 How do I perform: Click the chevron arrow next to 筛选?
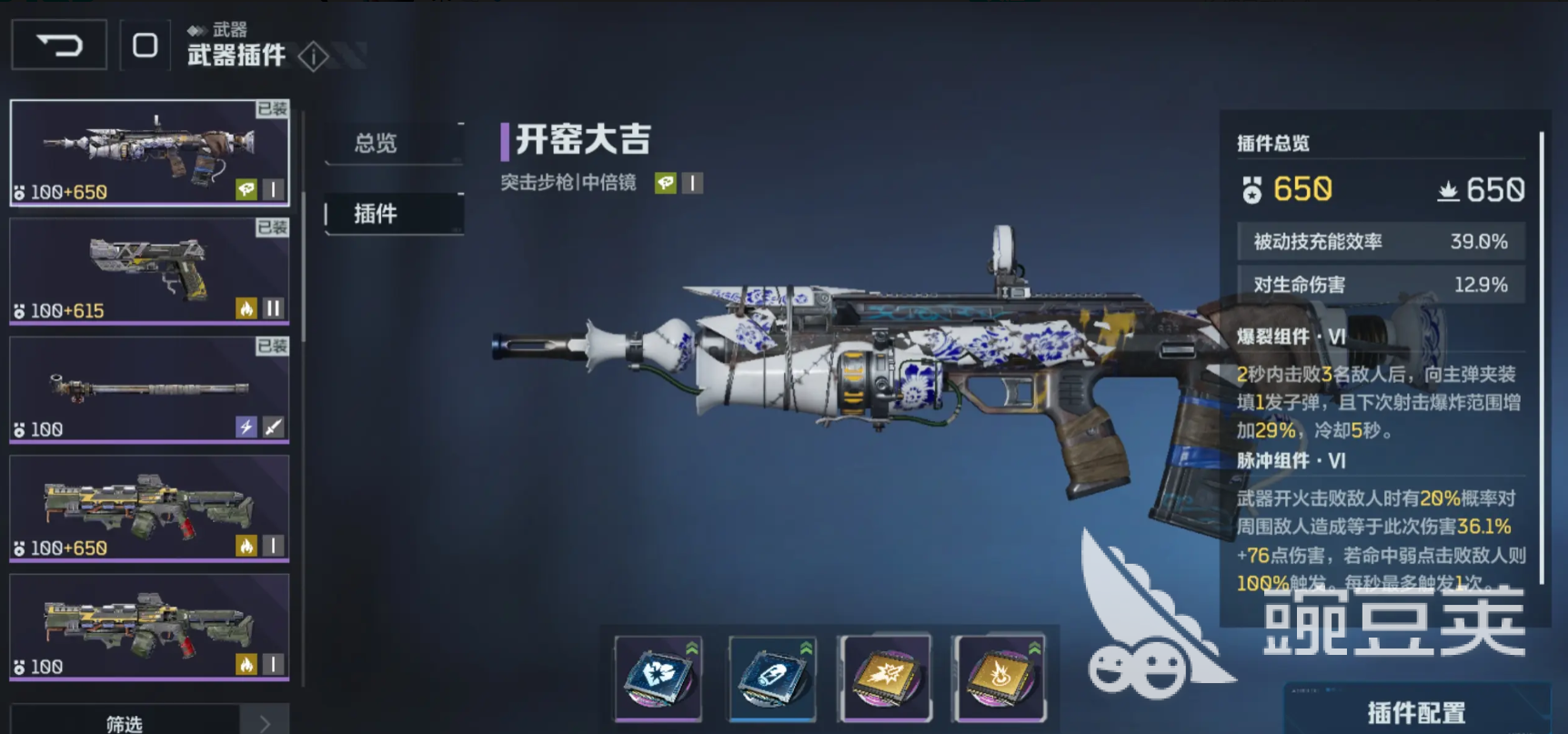(x=264, y=721)
